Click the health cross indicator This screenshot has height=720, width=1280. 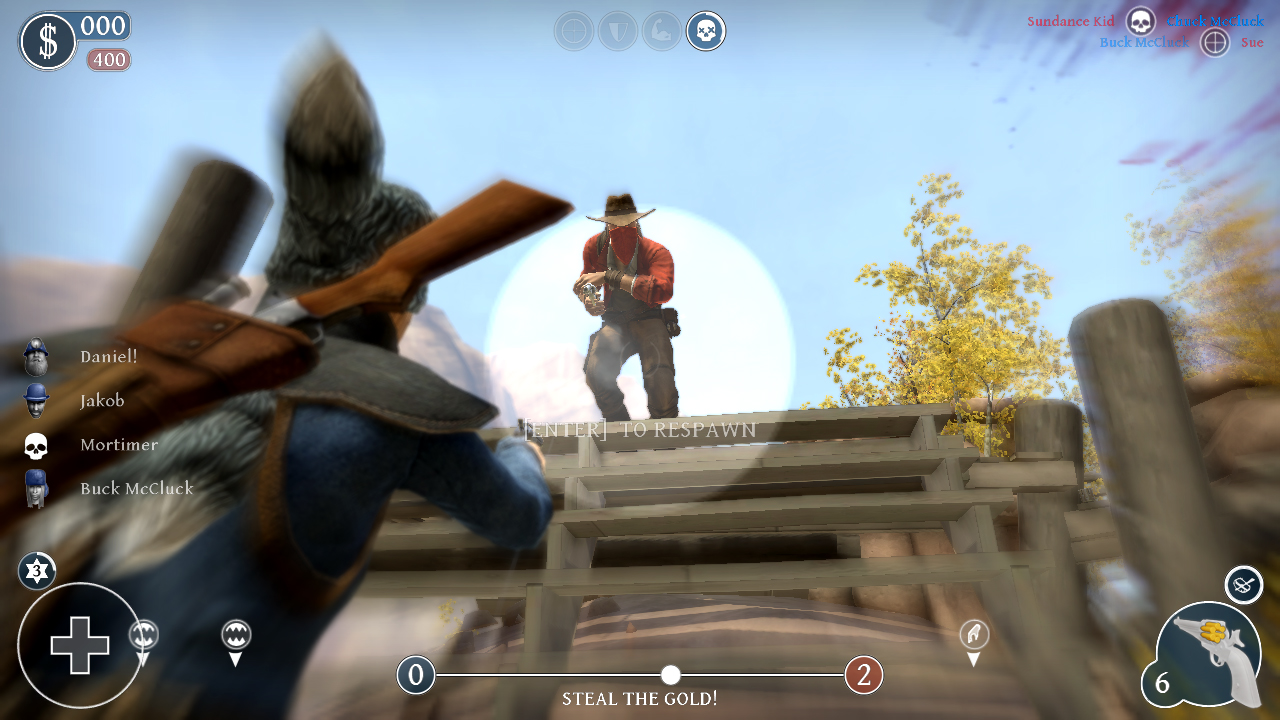(x=80, y=645)
